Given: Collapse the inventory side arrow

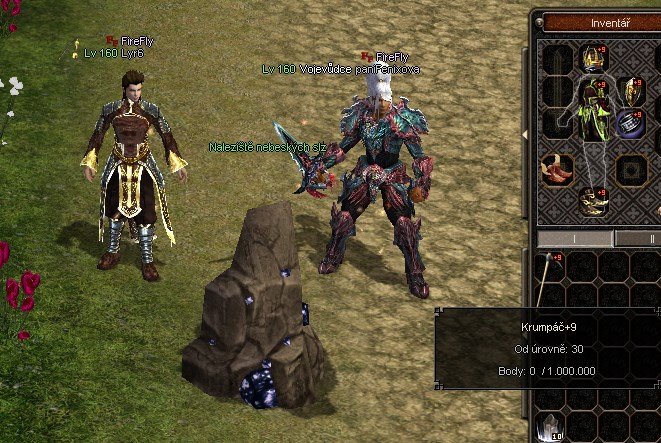Looking at the screenshot, I should 525,134.
